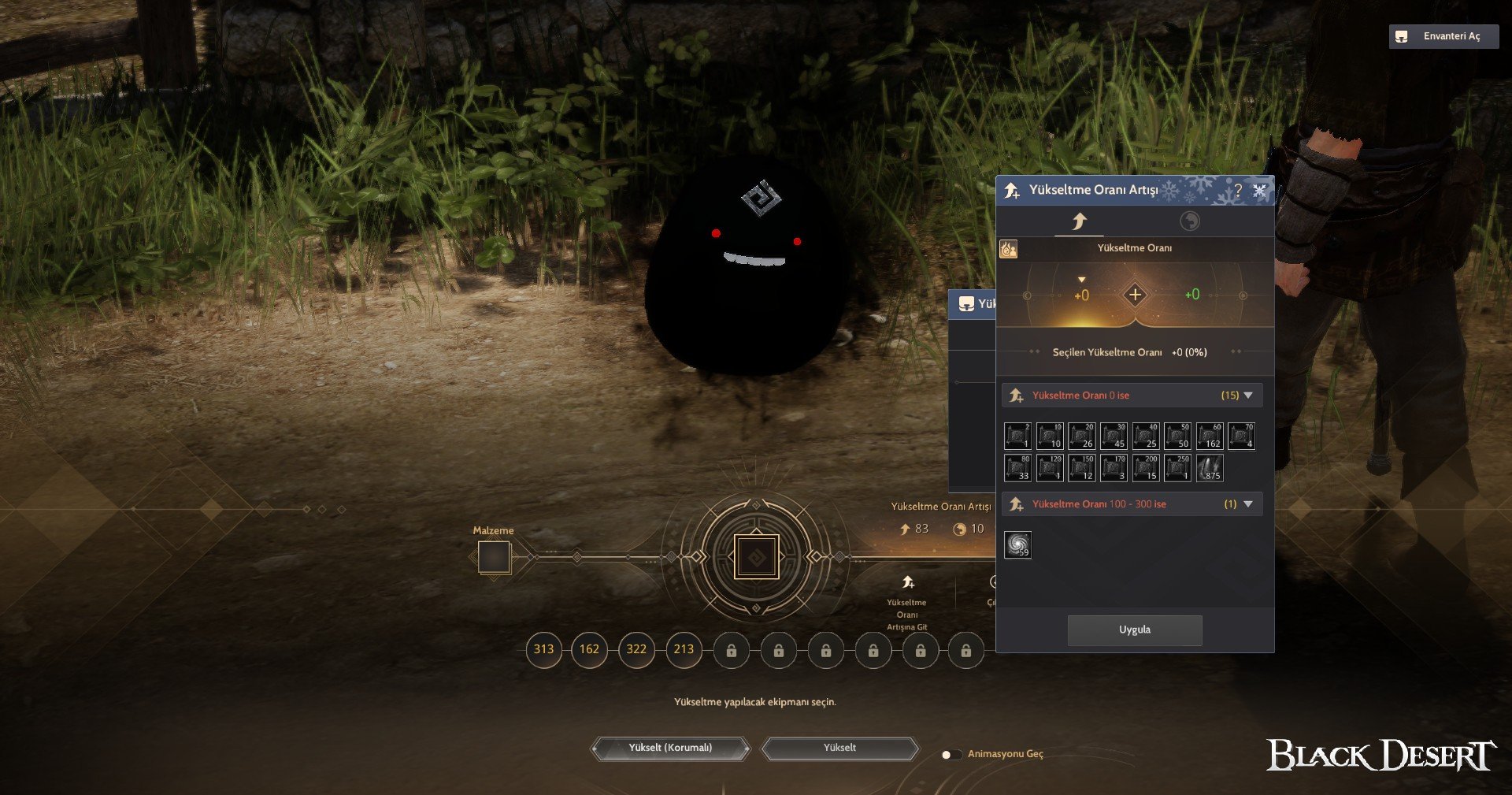Toggle the Animasyonu Geç switch
This screenshot has width=1512, height=795.
tap(951, 754)
